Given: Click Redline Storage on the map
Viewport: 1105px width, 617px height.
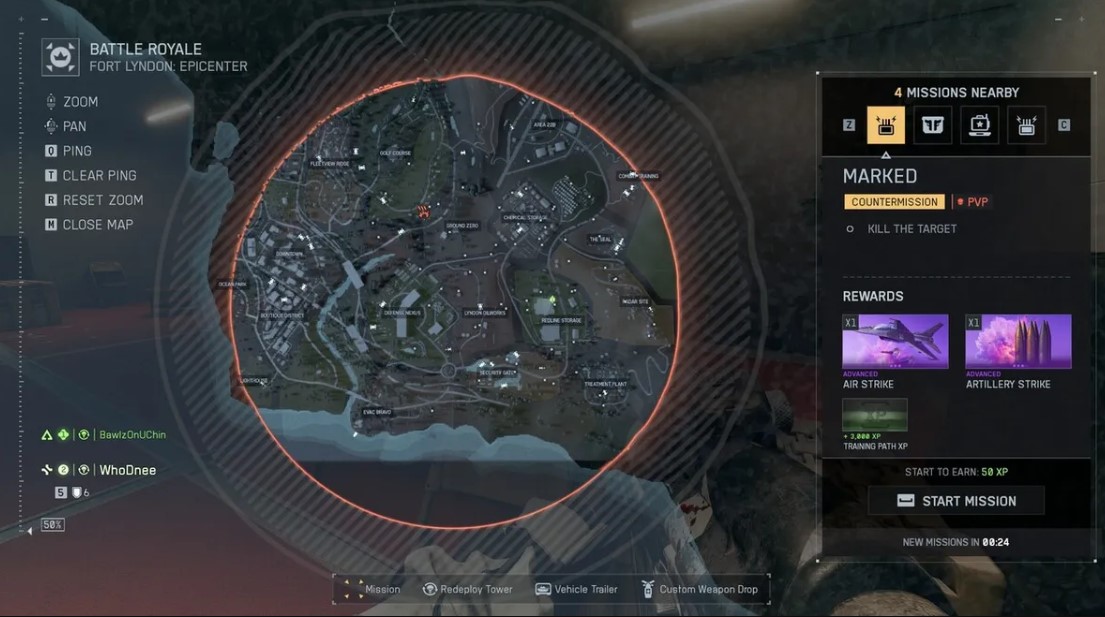Looking at the screenshot, I should (560, 321).
